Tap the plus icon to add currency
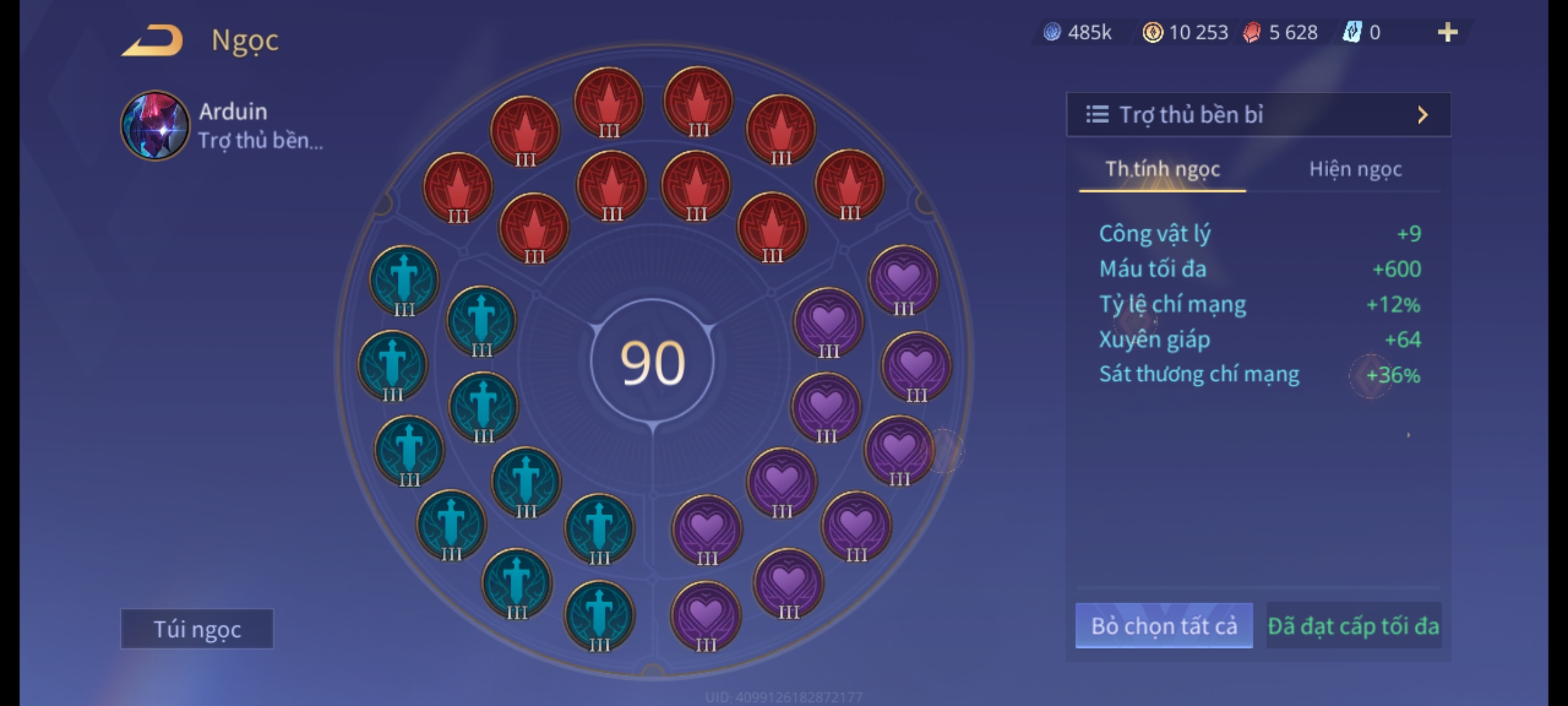Viewport: 1568px width, 706px height. pos(1447,33)
